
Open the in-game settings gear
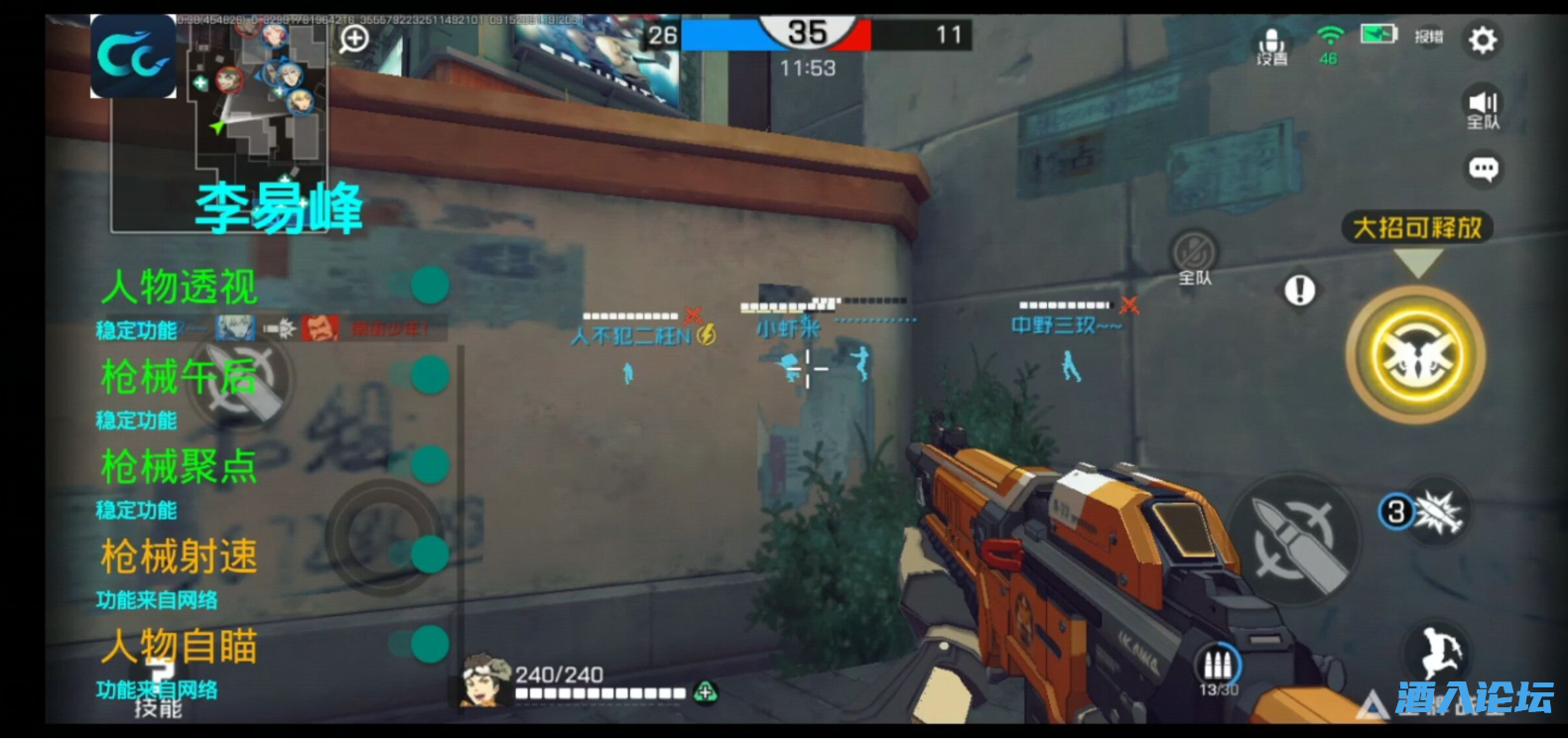click(1483, 40)
